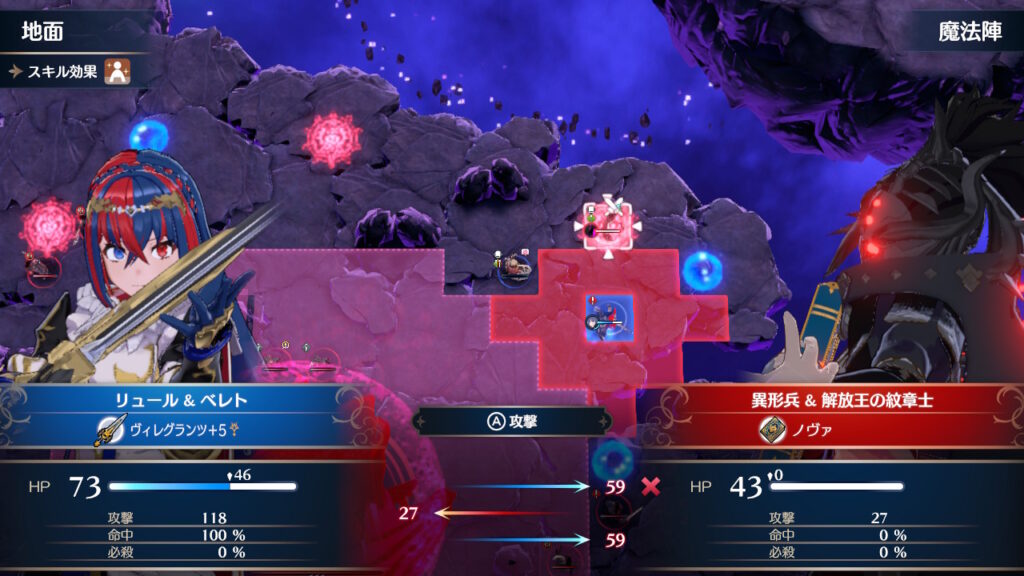Screen dimensions: 1024x576
Task: Select the player unit on the blue tile
Action: pos(608,318)
